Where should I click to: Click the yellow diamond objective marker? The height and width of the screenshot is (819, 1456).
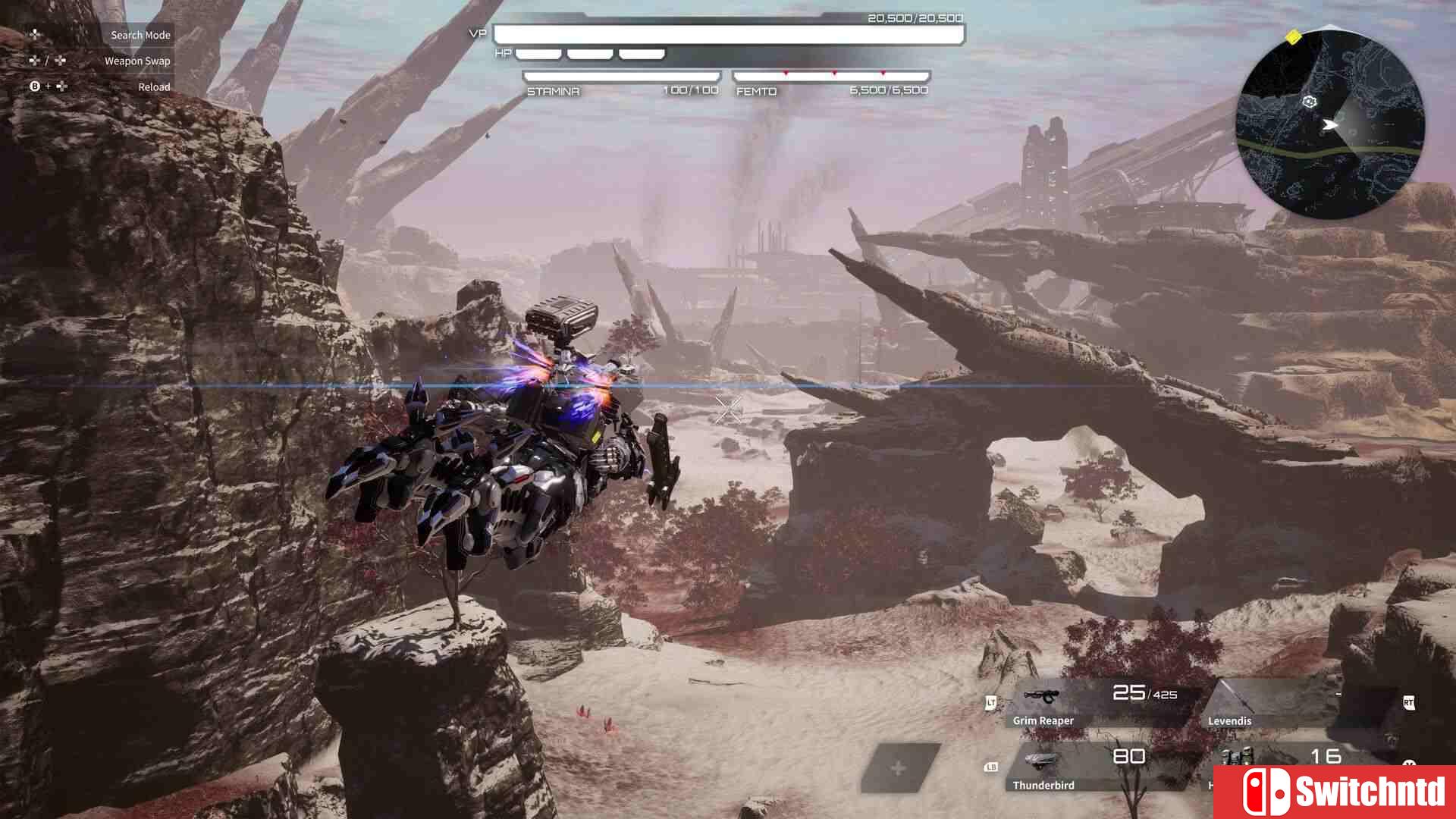pyautogui.click(x=1294, y=36)
